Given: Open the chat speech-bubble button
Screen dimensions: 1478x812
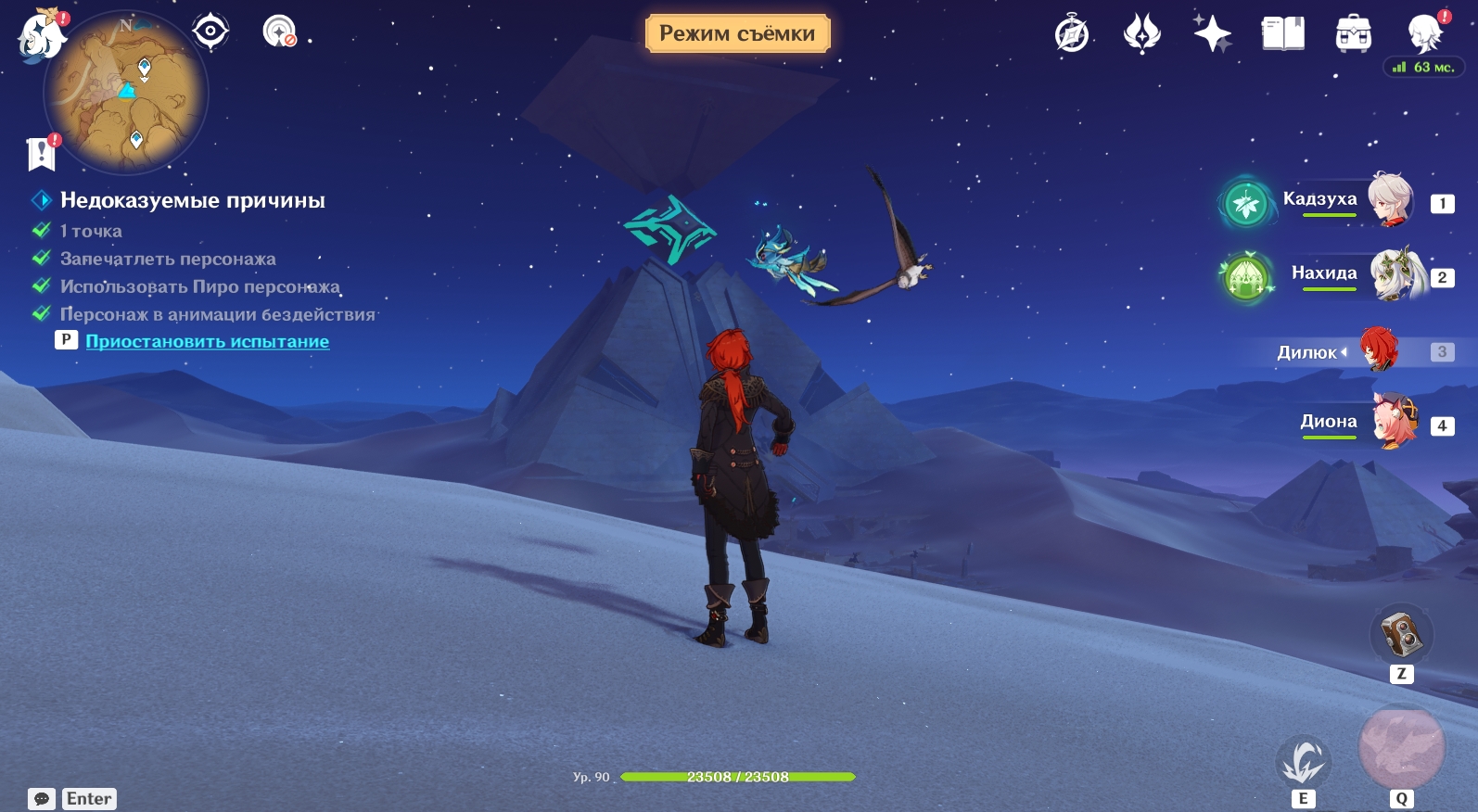Looking at the screenshot, I should click(x=42, y=799).
